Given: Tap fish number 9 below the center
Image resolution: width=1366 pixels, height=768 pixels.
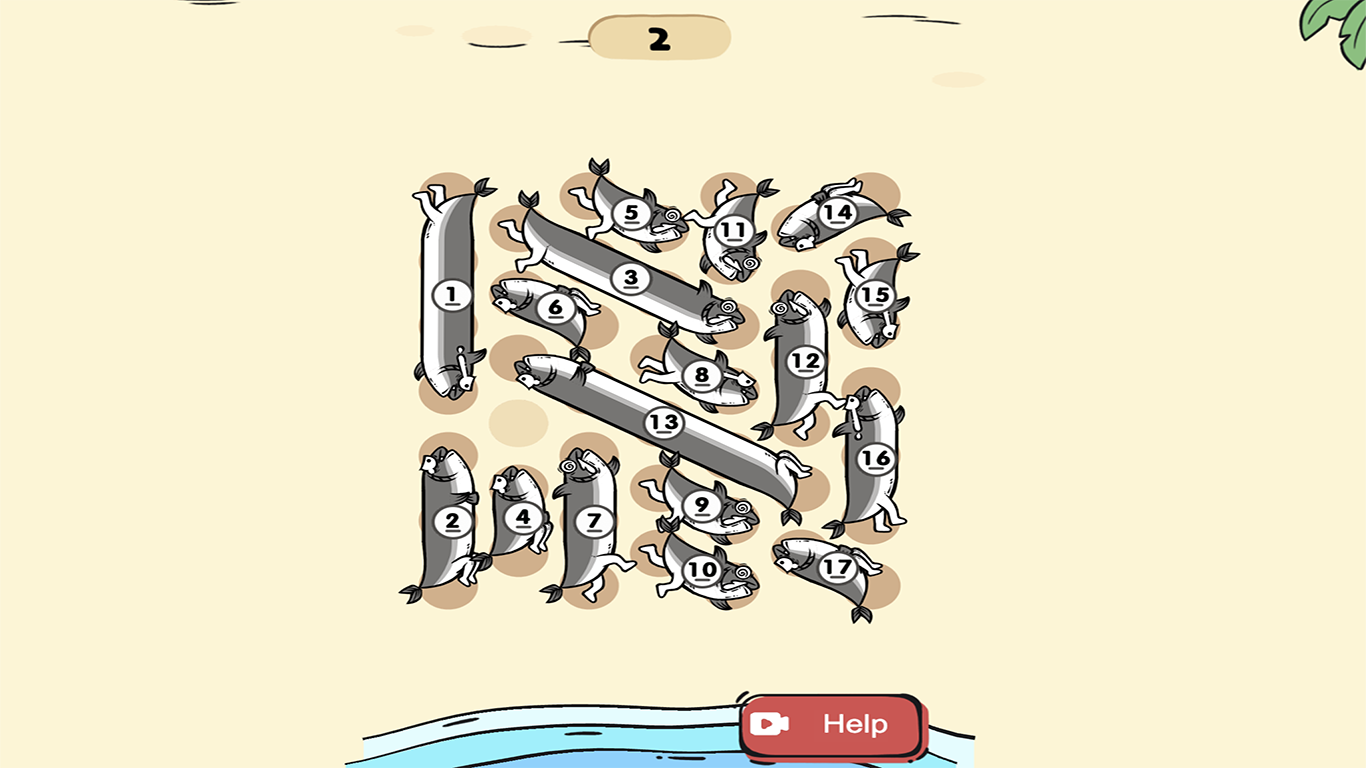Looking at the screenshot, I should click(x=700, y=505).
